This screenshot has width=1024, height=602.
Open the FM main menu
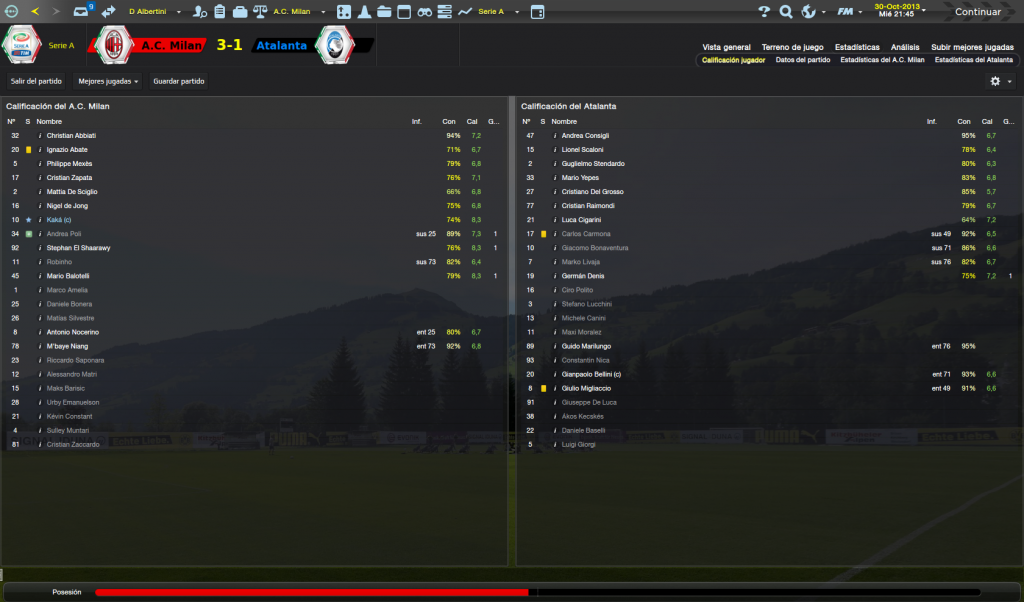(x=847, y=12)
